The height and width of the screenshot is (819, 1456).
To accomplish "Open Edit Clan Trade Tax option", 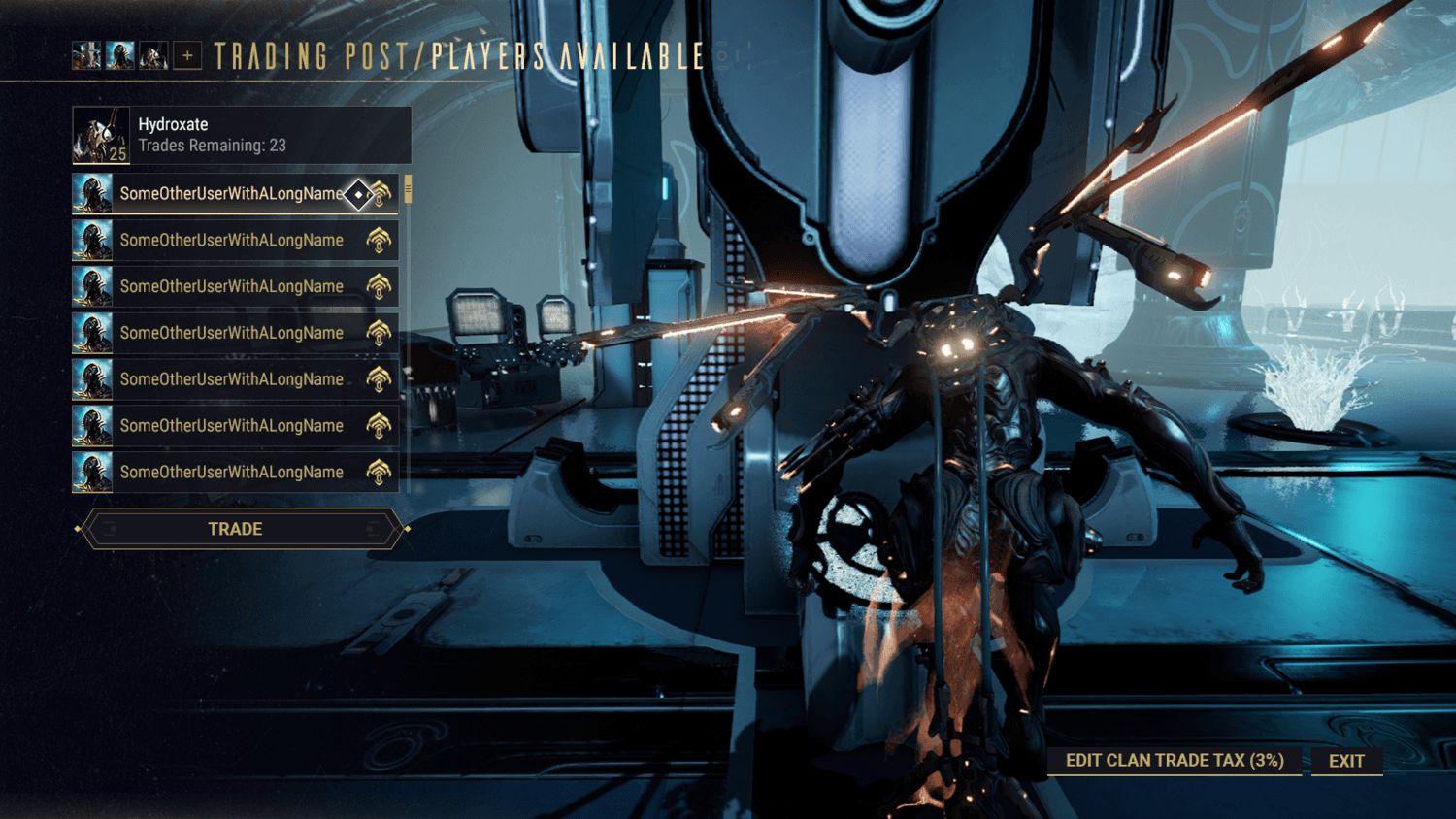I will click(1174, 761).
